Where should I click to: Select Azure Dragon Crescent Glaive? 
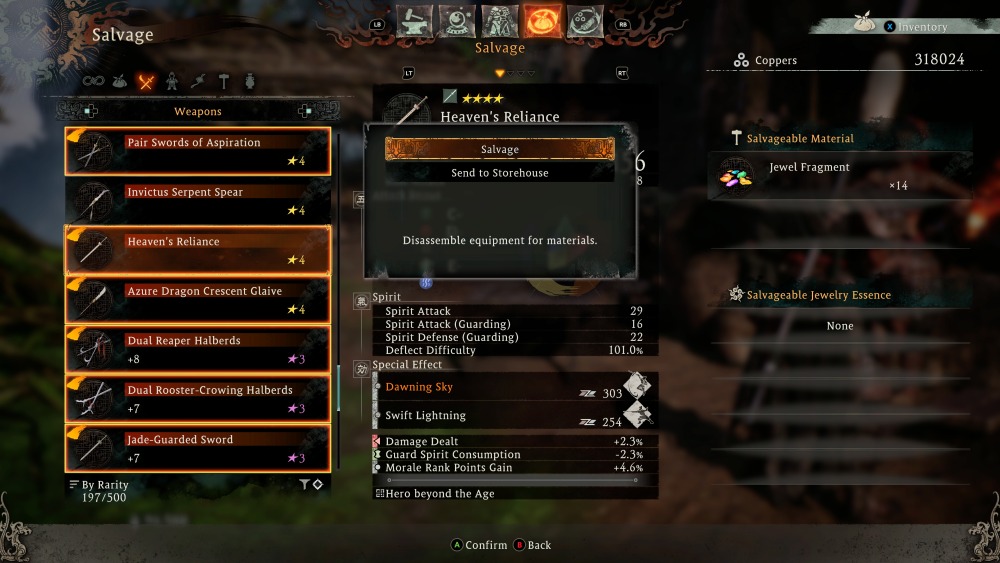(x=198, y=300)
